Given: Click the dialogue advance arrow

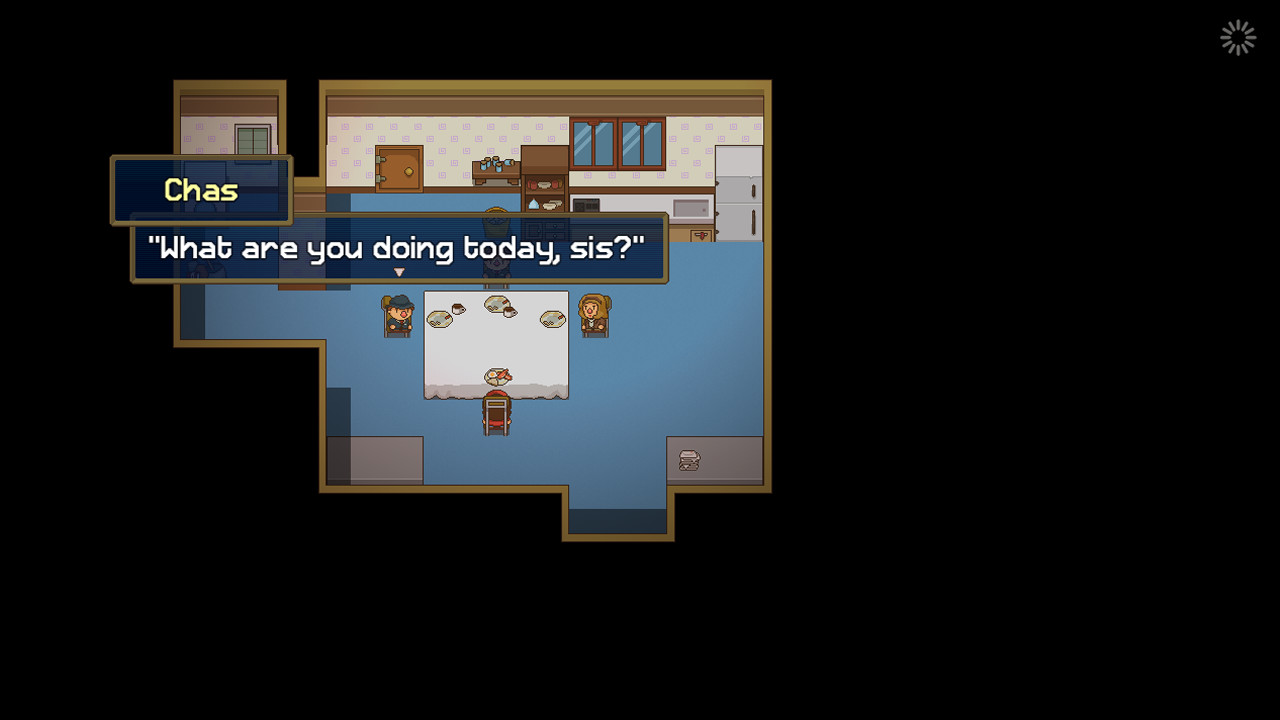Looking at the screenshot, I should click(x=398, y=271).
